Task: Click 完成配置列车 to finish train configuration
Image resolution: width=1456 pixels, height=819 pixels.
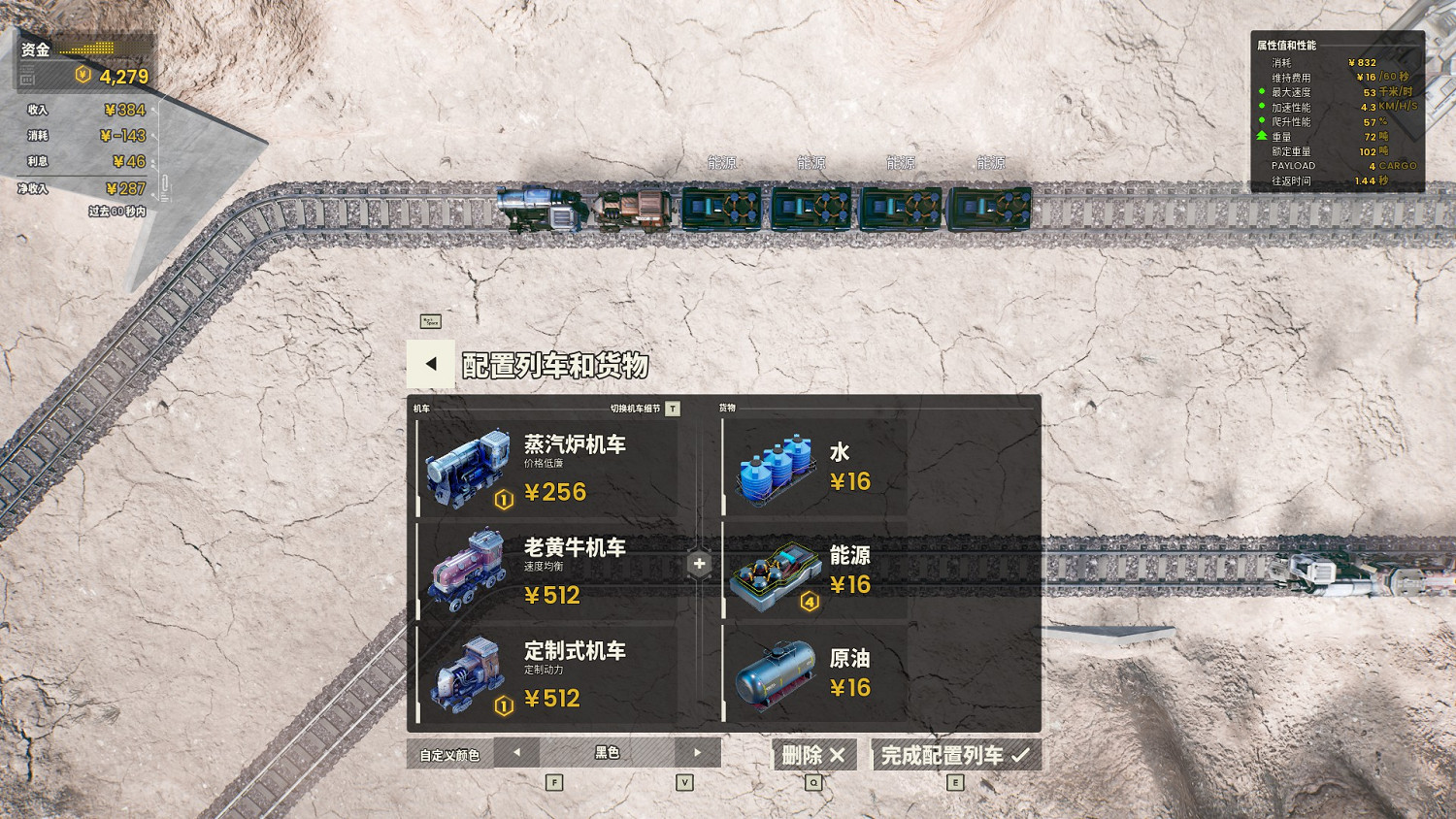Action: (x=955, y=754)
